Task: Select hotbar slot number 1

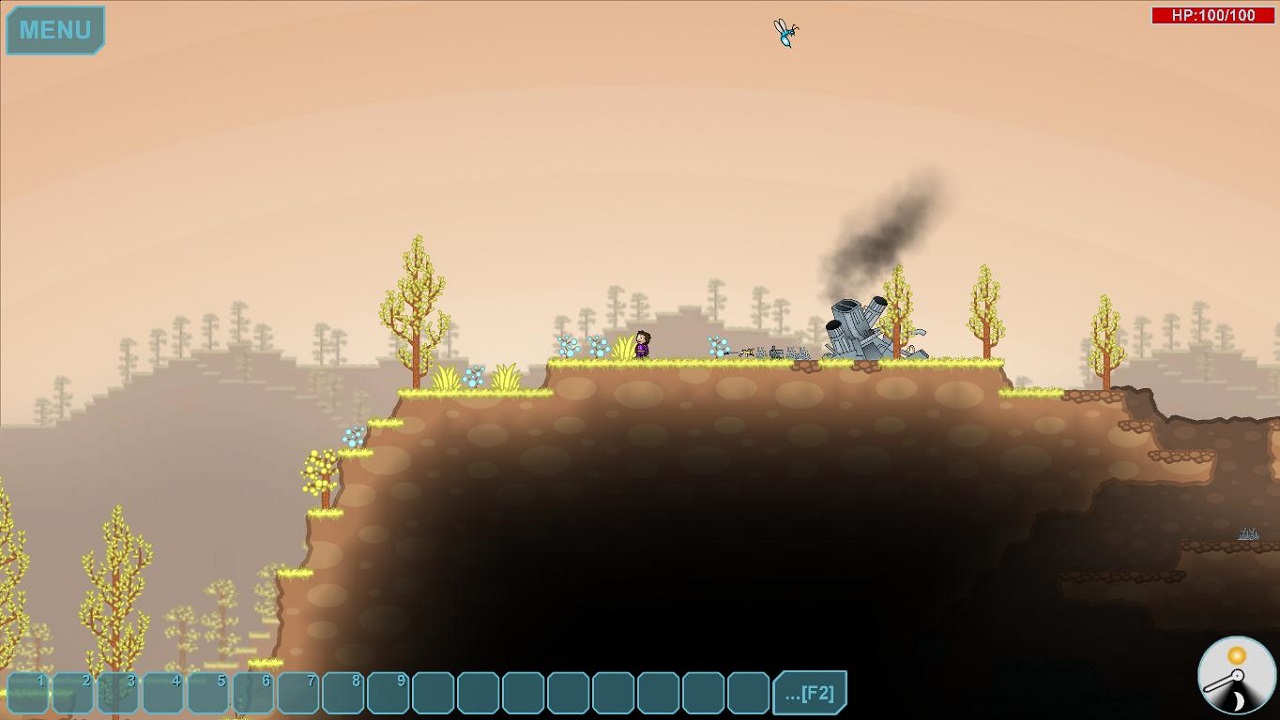Action: 28,693
